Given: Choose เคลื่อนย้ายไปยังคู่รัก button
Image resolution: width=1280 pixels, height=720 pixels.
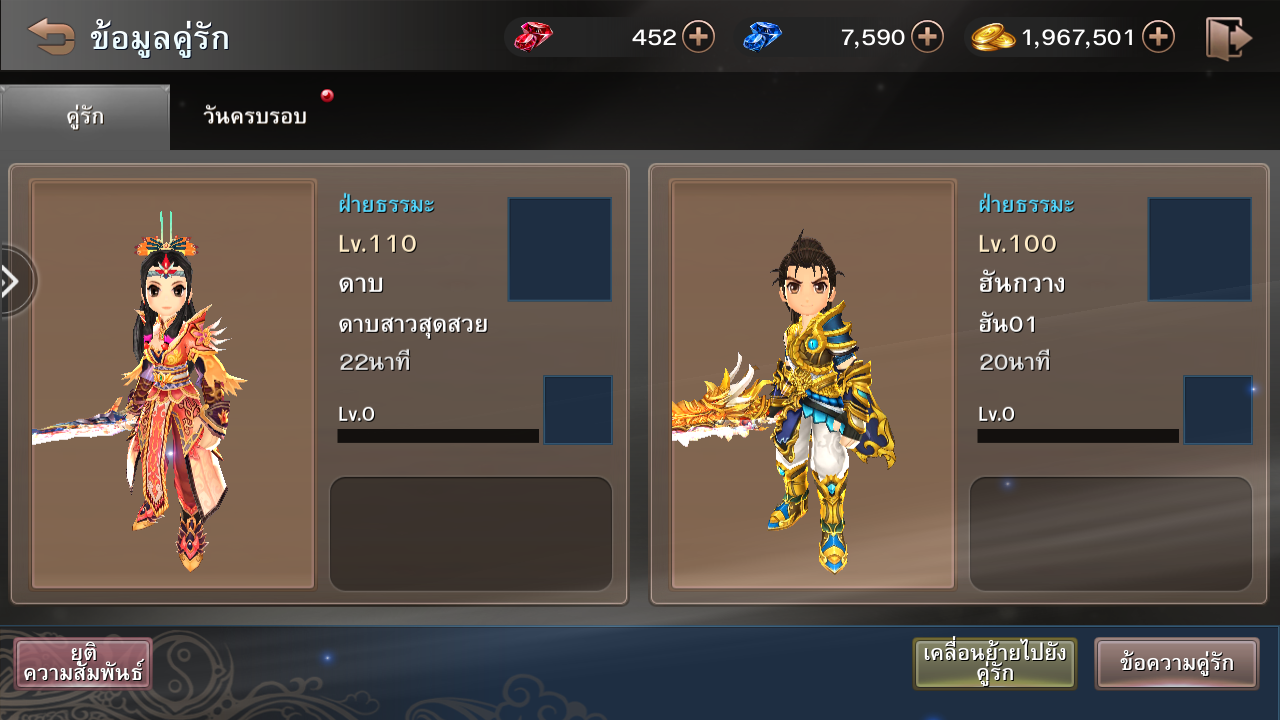Looking at the screenshot, I should click(x=994, y=663).
